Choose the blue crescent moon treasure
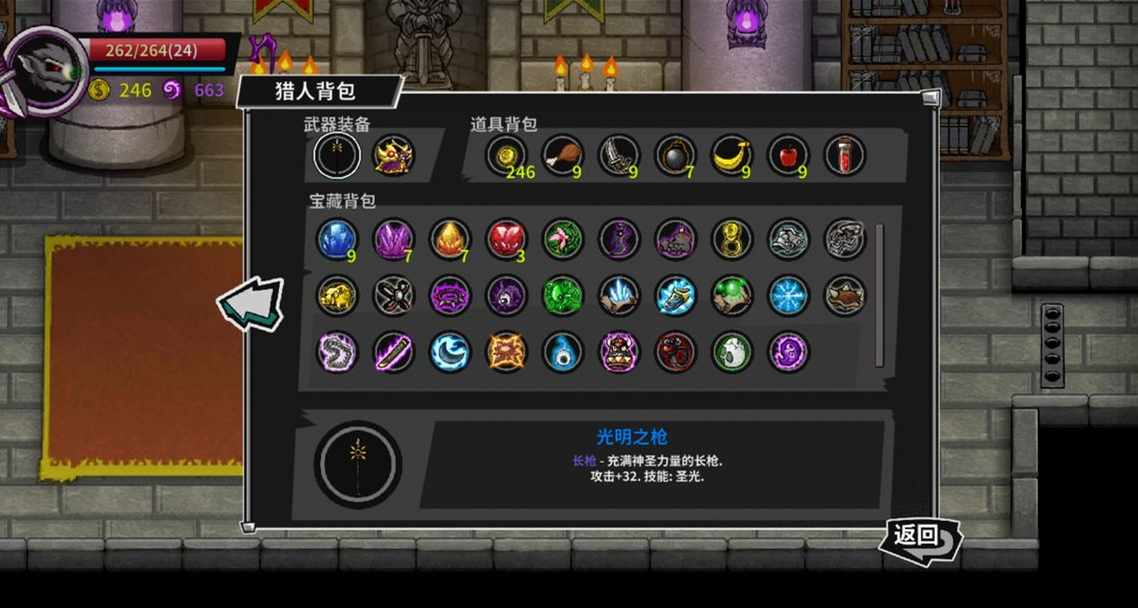The image size is (1138, 608). (450, 352)
